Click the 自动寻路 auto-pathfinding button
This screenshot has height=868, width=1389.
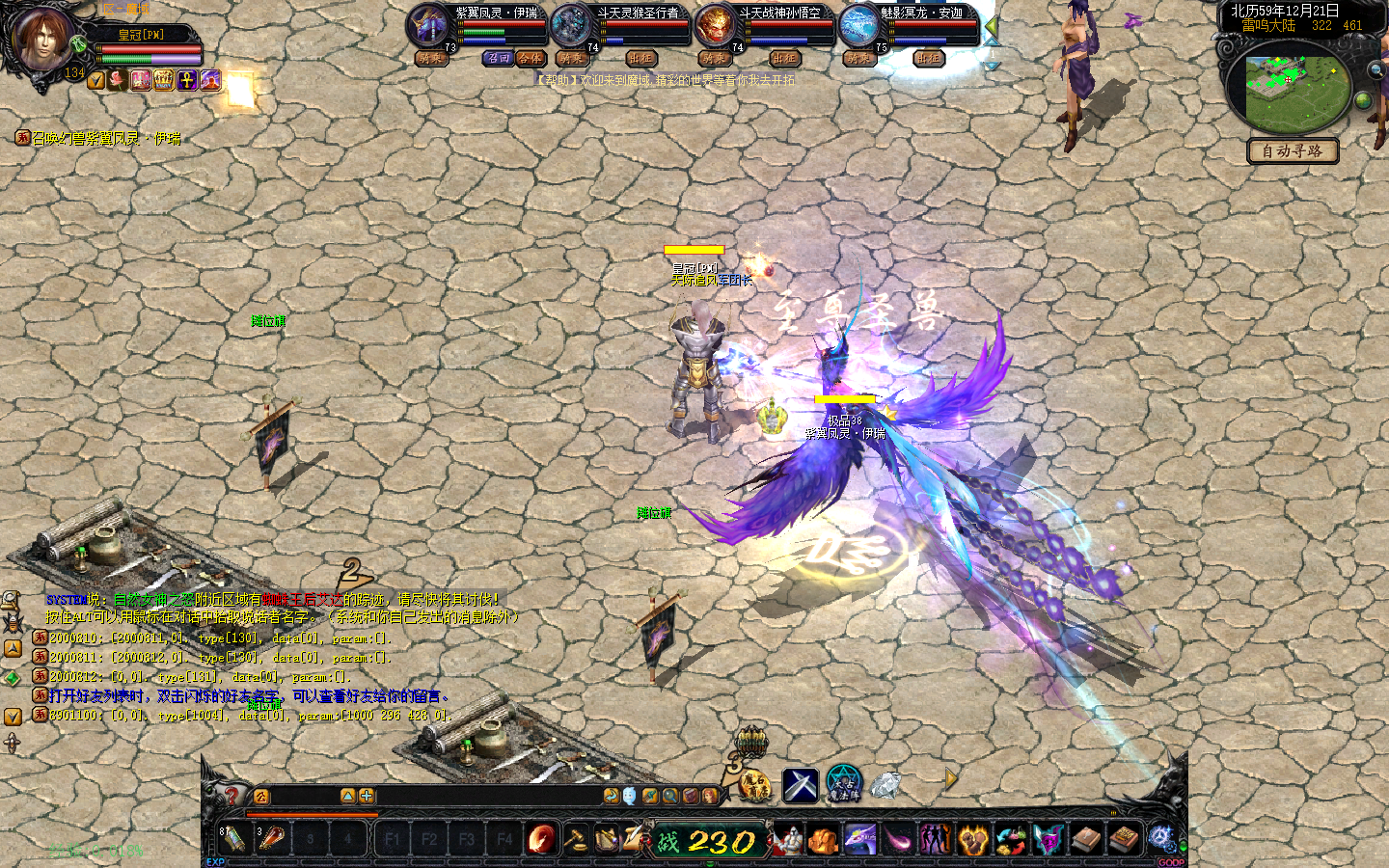tap(1292, 150)
